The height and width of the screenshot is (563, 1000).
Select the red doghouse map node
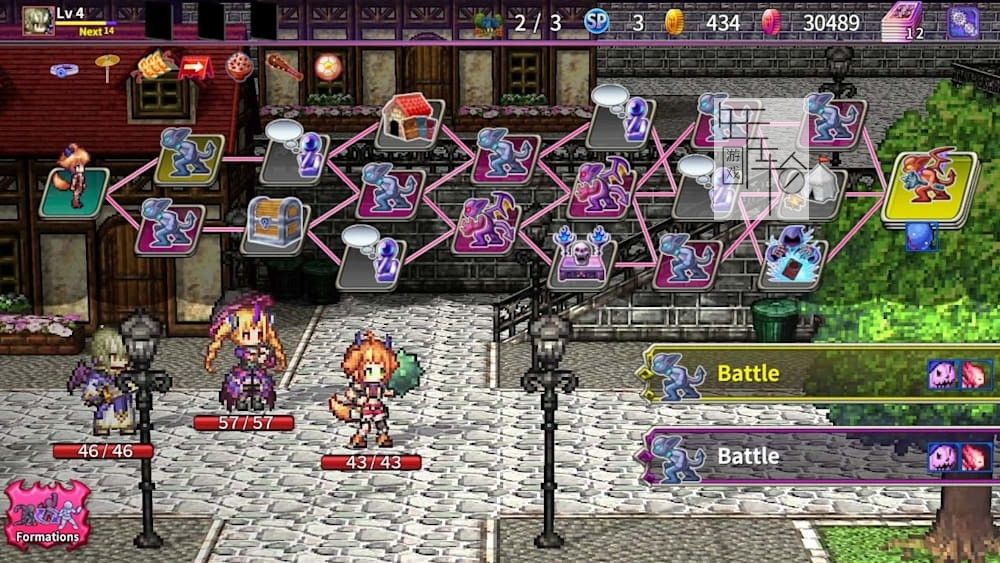click(x=408, y=119)
